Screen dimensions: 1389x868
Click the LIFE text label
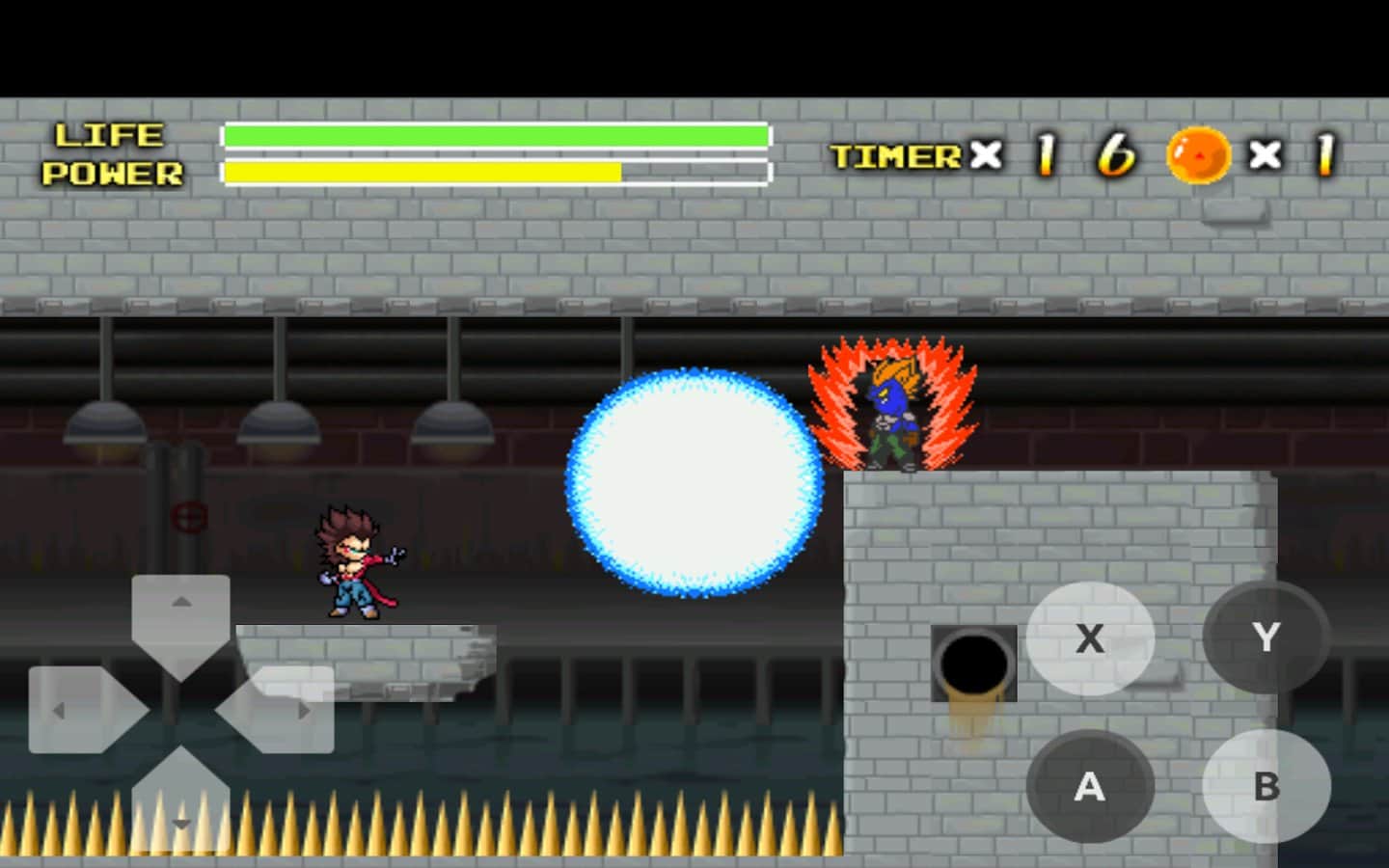(108, 135)
